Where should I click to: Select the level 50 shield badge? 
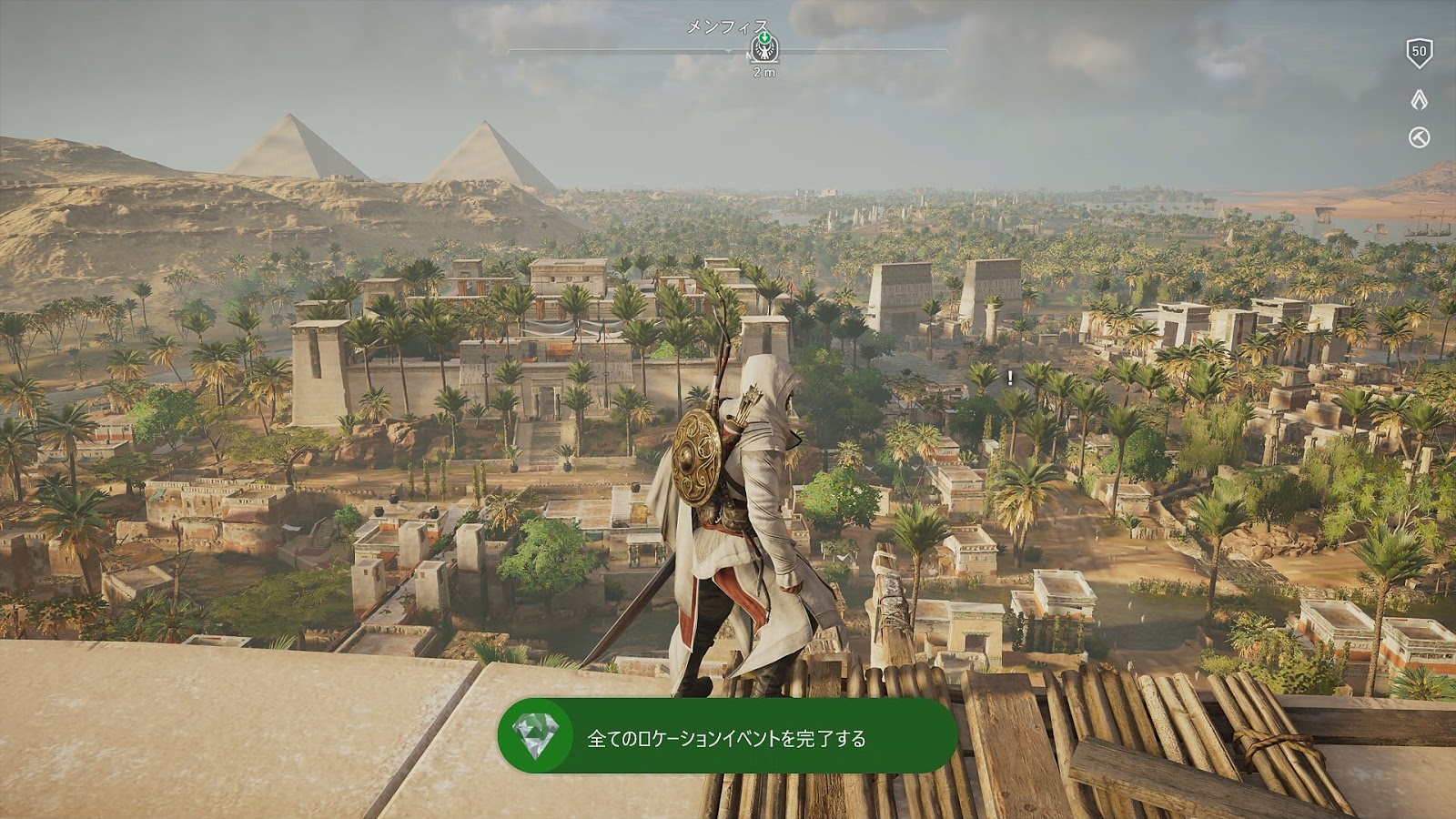pyautogui.click(x=1419, y=53)
